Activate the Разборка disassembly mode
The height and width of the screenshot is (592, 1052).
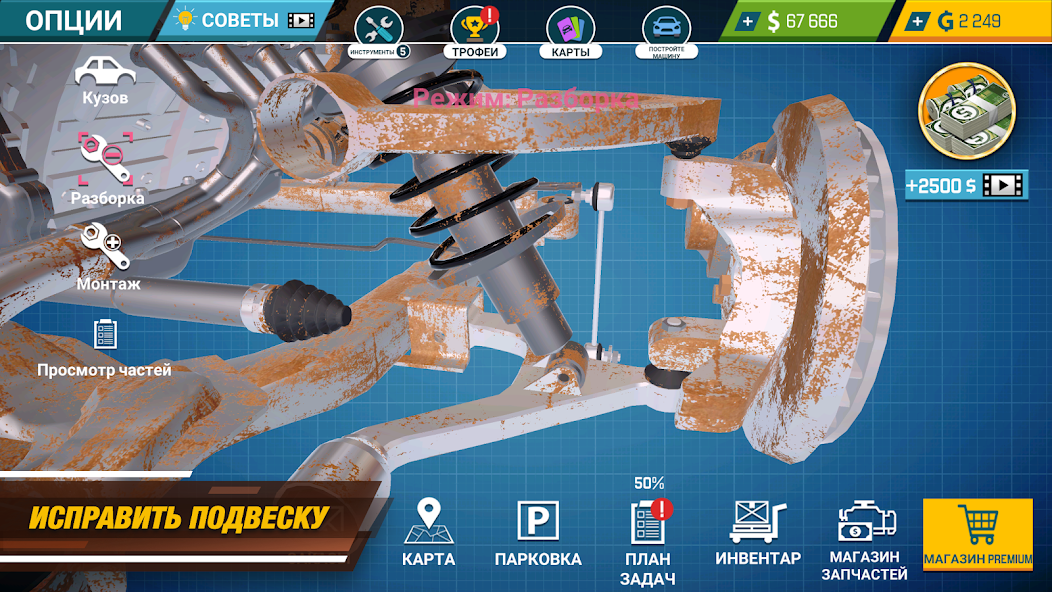pos(106,167)
